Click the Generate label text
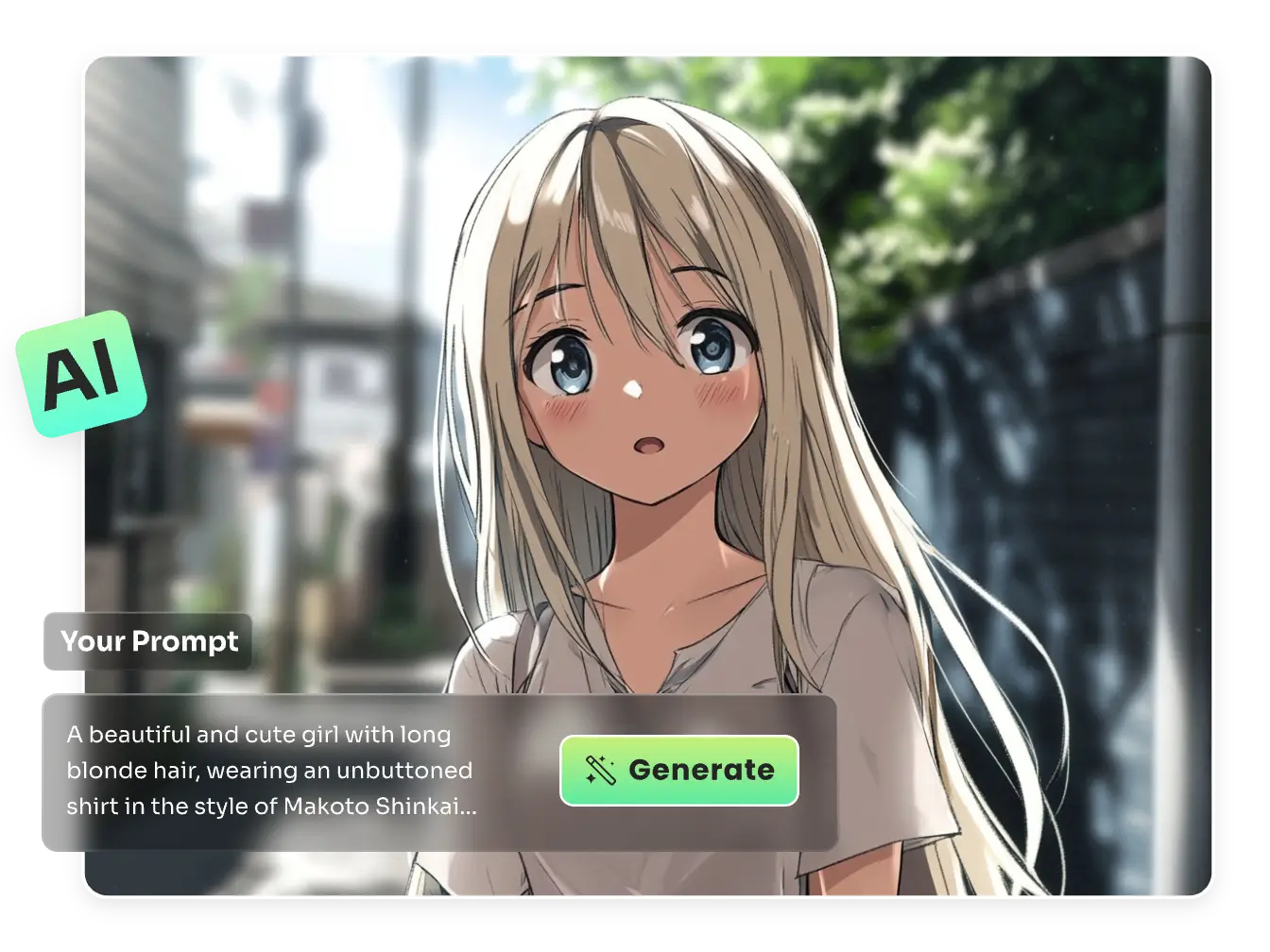 click(x=700, y=770)
